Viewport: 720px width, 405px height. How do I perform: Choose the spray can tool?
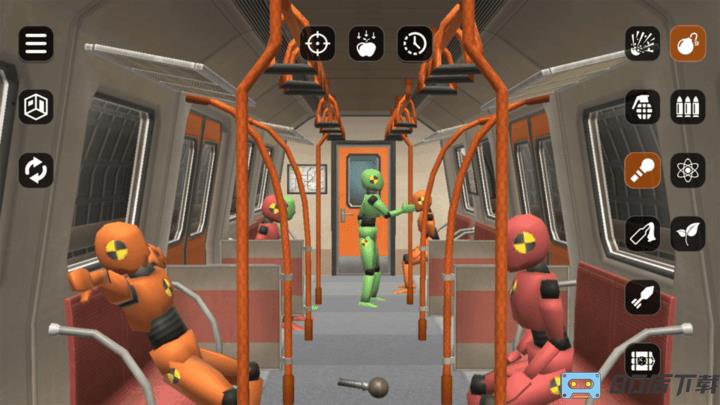click(x=643, y=233)
